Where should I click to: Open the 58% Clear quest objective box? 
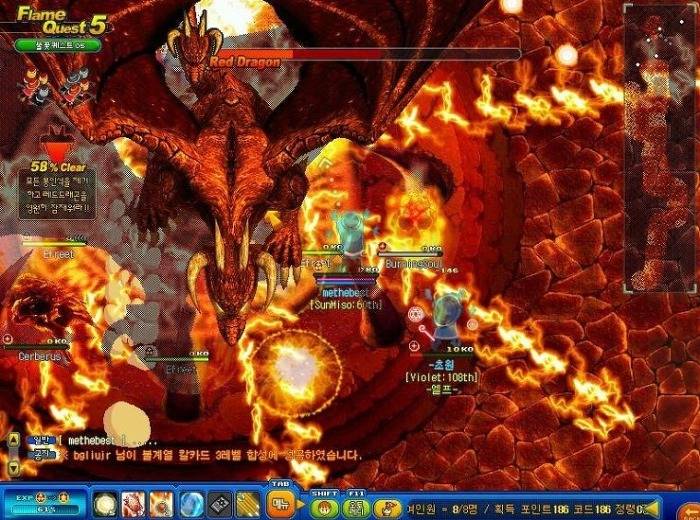pyautogui.click(x=61, y=190)
